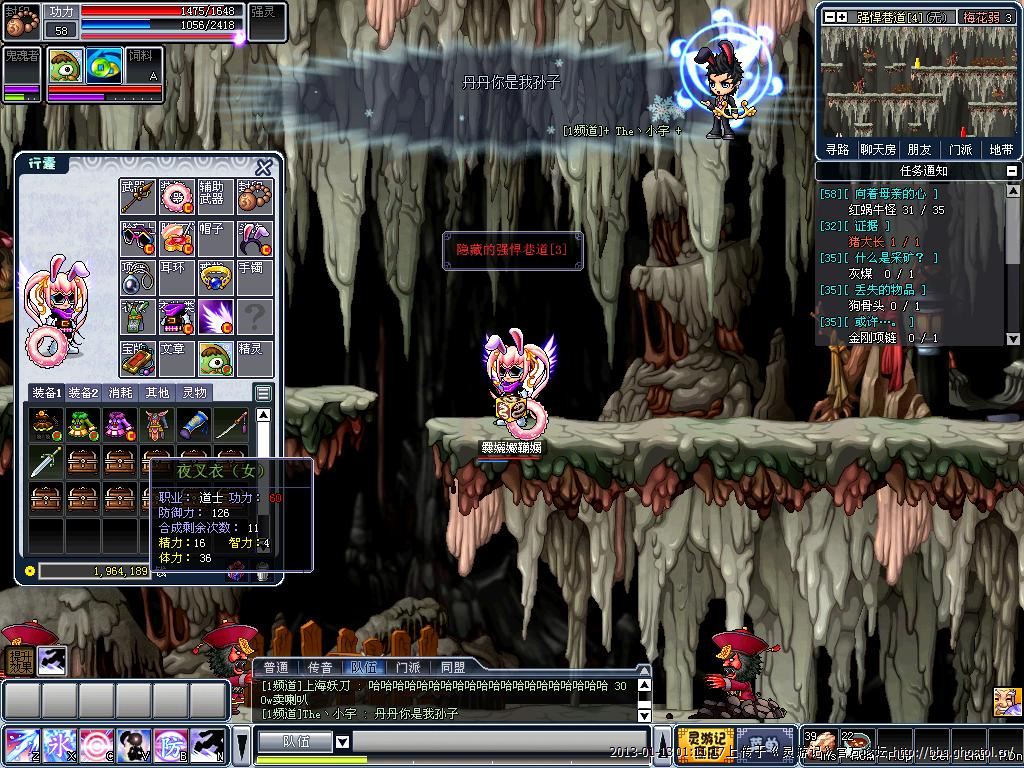Open the 寻路 pathfinding button

pyautogui.click(x=837, y=149)
